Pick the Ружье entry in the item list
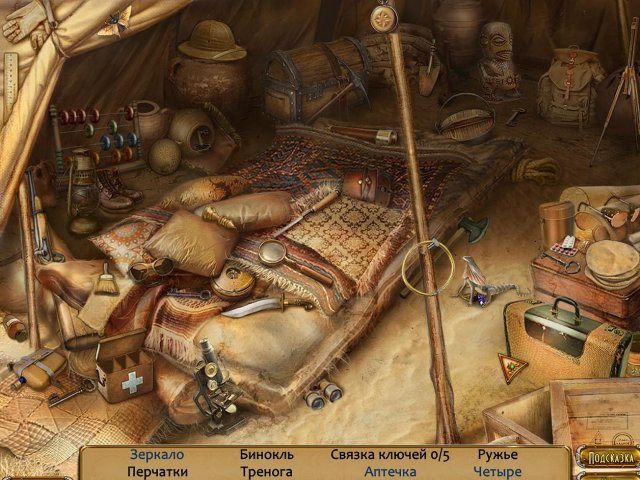640x480 pixels. (x=497, y=455)
